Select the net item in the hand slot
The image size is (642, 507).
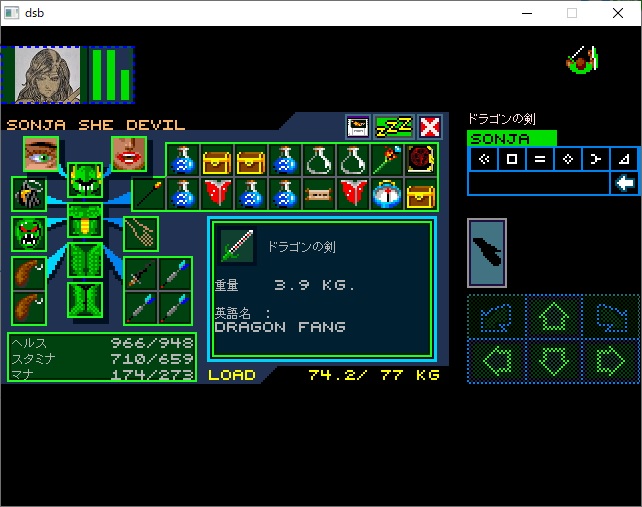coord(142,233)
